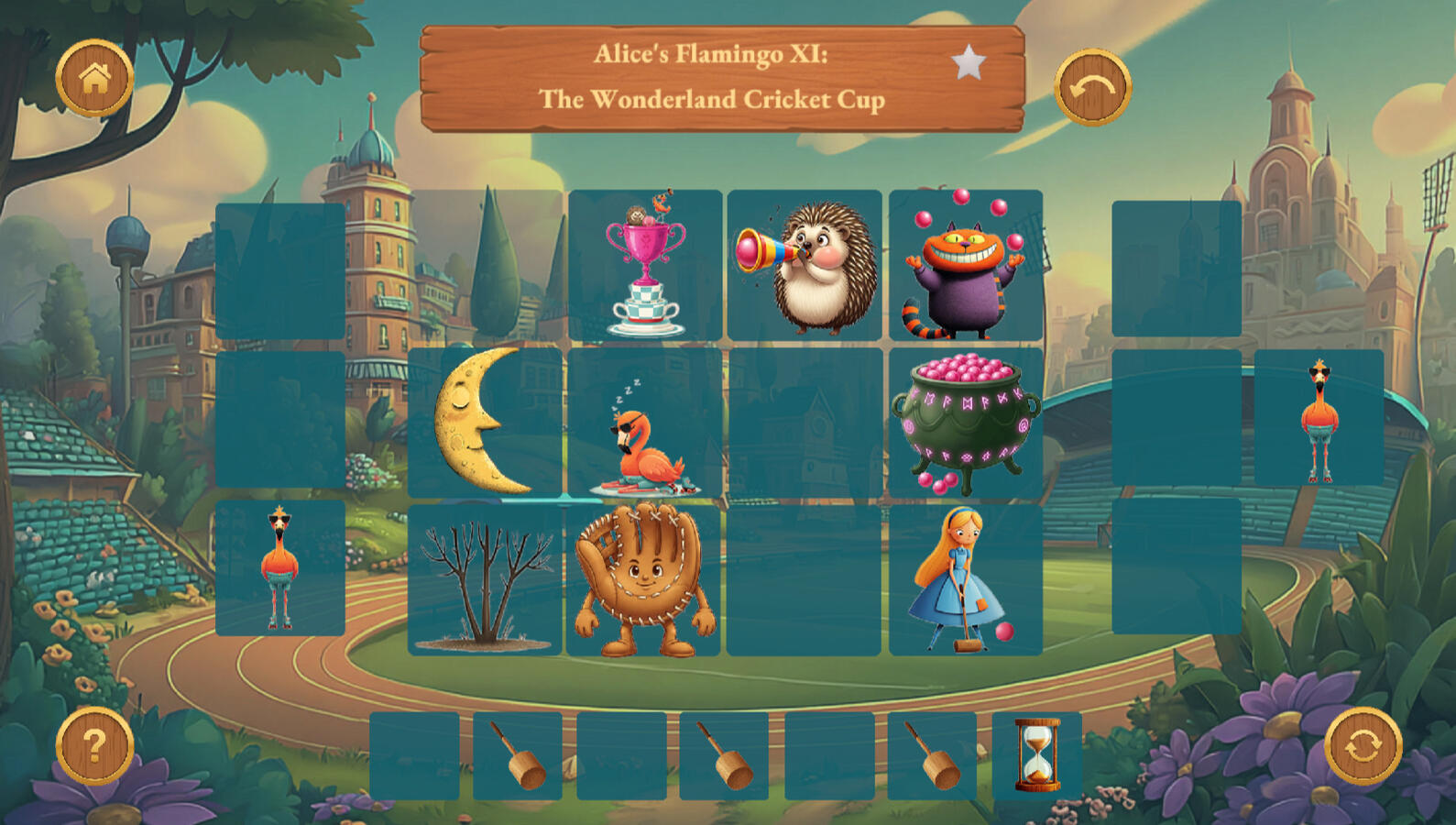The image size is (1456, 825).
Task: Click the star on the title sign
Action: (x=968, y=63)
